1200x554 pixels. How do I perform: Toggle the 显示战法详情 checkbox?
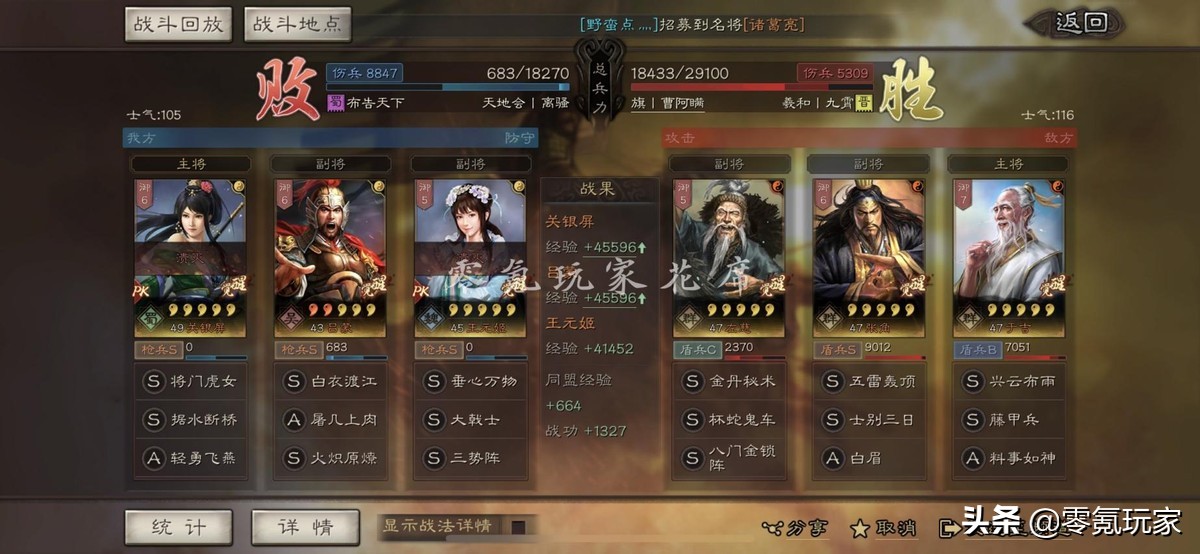pyautogui.click(x=518, y=526)
